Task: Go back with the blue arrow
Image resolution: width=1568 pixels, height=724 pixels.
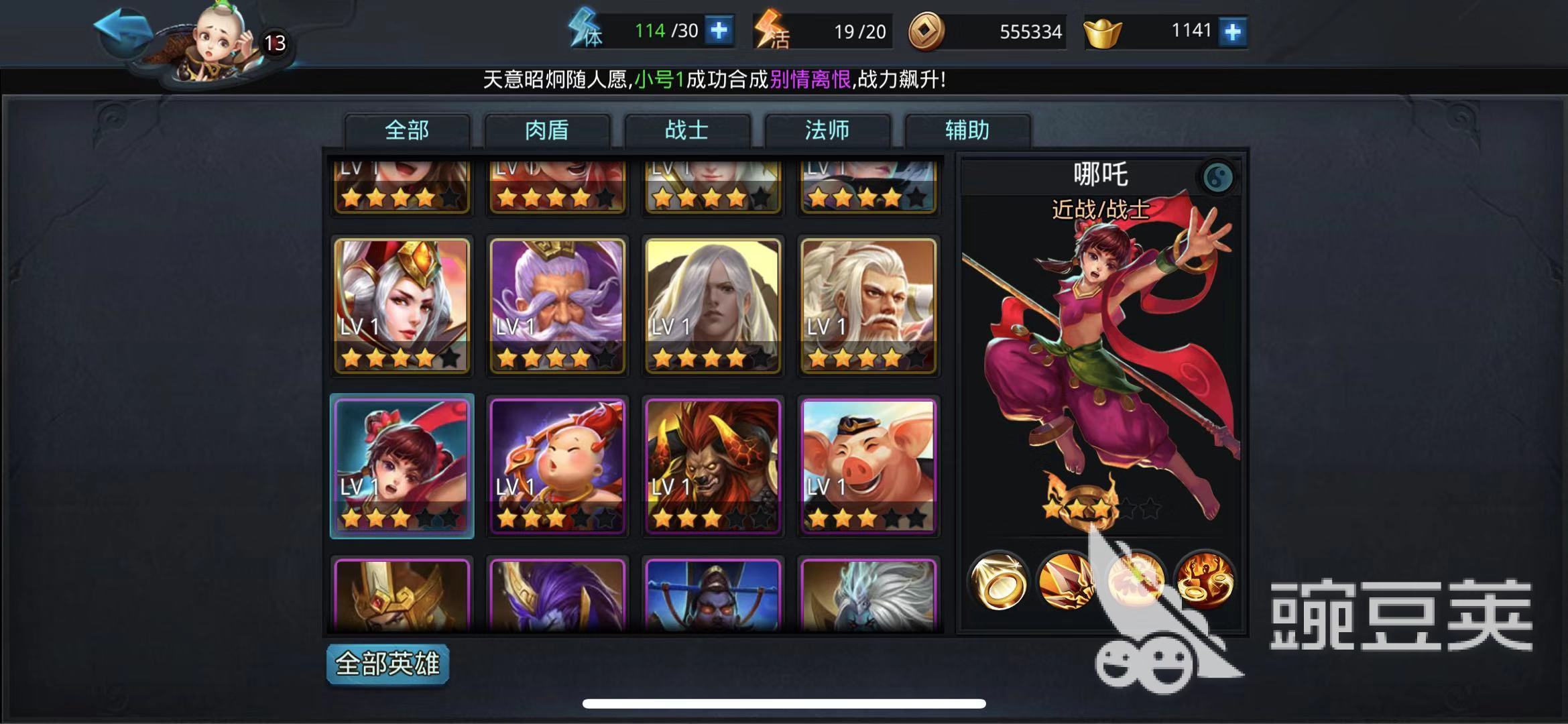Action: click(122, 30)
